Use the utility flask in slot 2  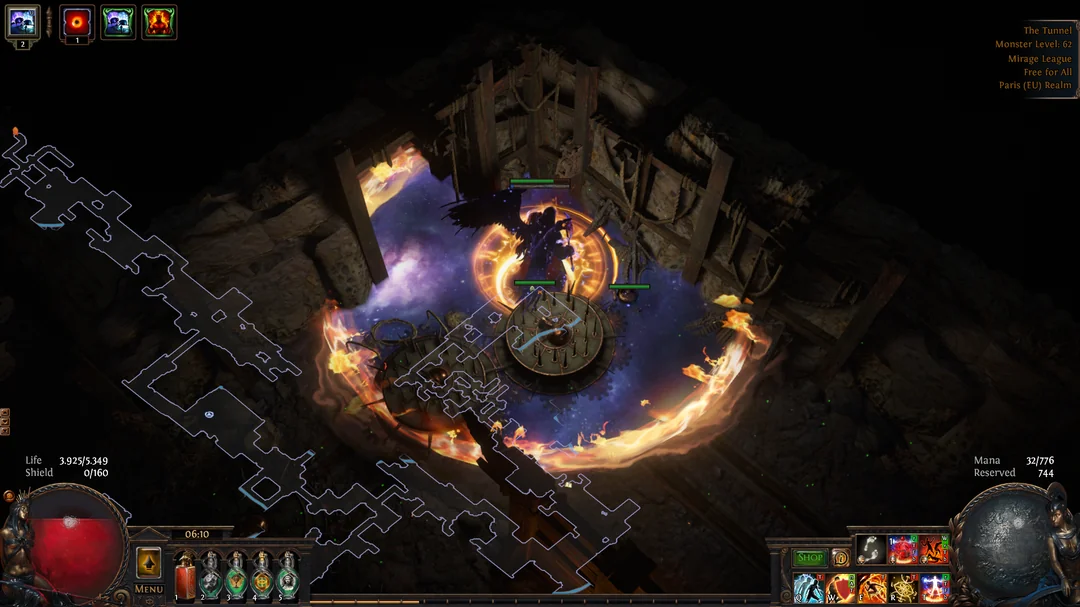click(211, 577)
